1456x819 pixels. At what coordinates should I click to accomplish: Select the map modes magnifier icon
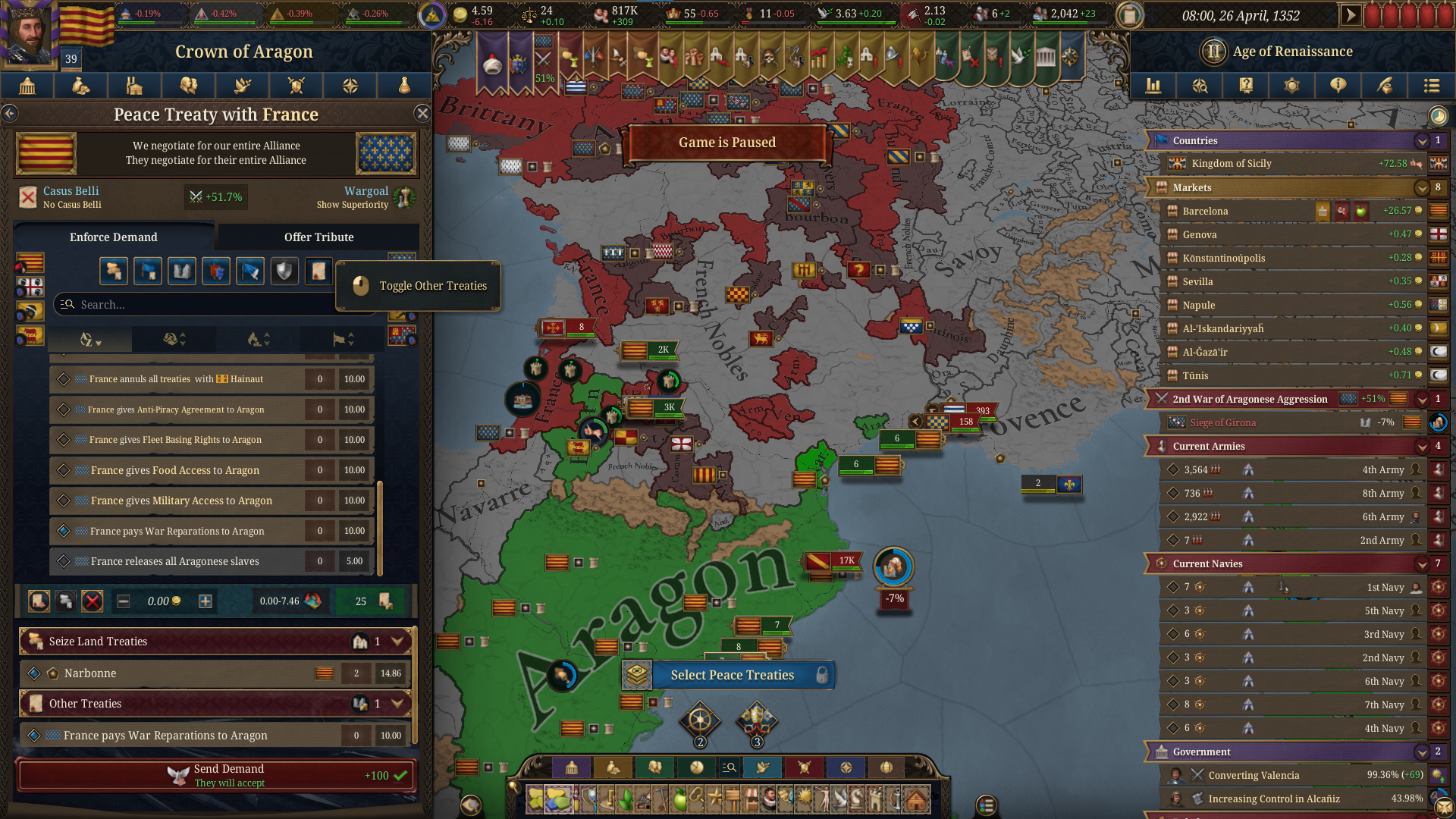[1200, 86]
